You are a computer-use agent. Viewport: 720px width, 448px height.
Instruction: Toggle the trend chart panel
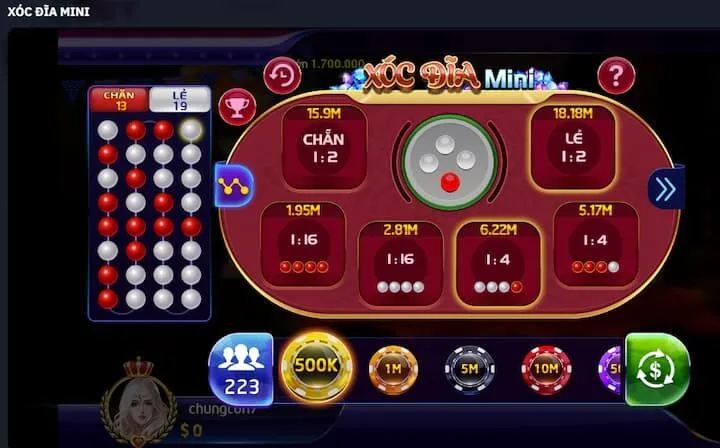pyautogui.click(x=234, y=184)
